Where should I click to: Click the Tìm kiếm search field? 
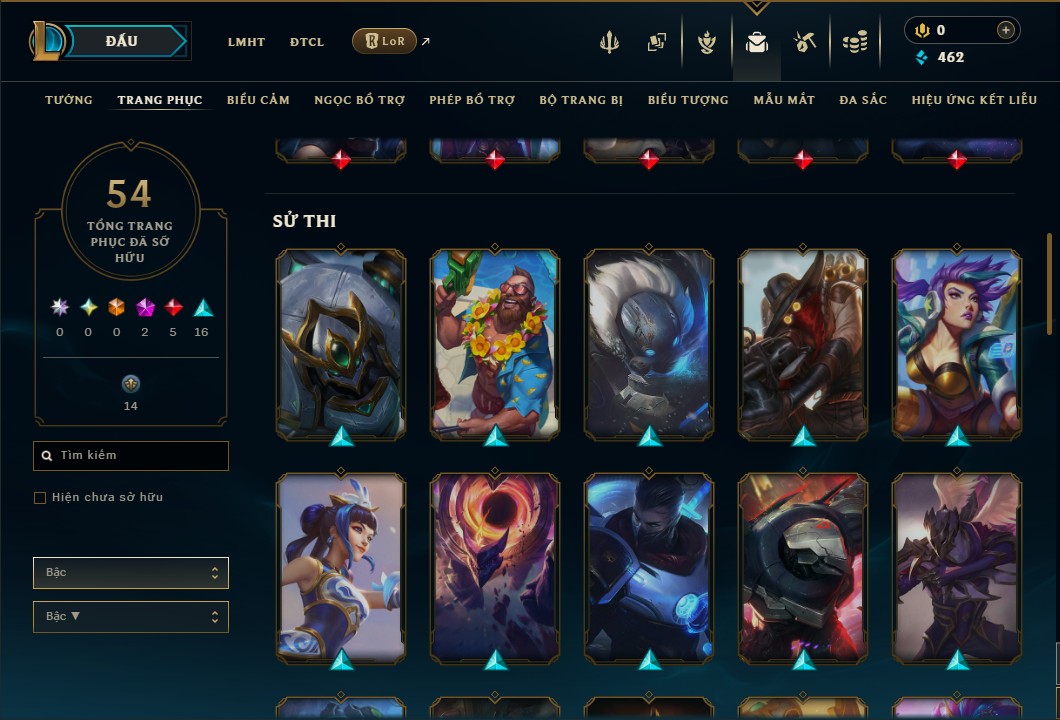click(x=131, y=456)
